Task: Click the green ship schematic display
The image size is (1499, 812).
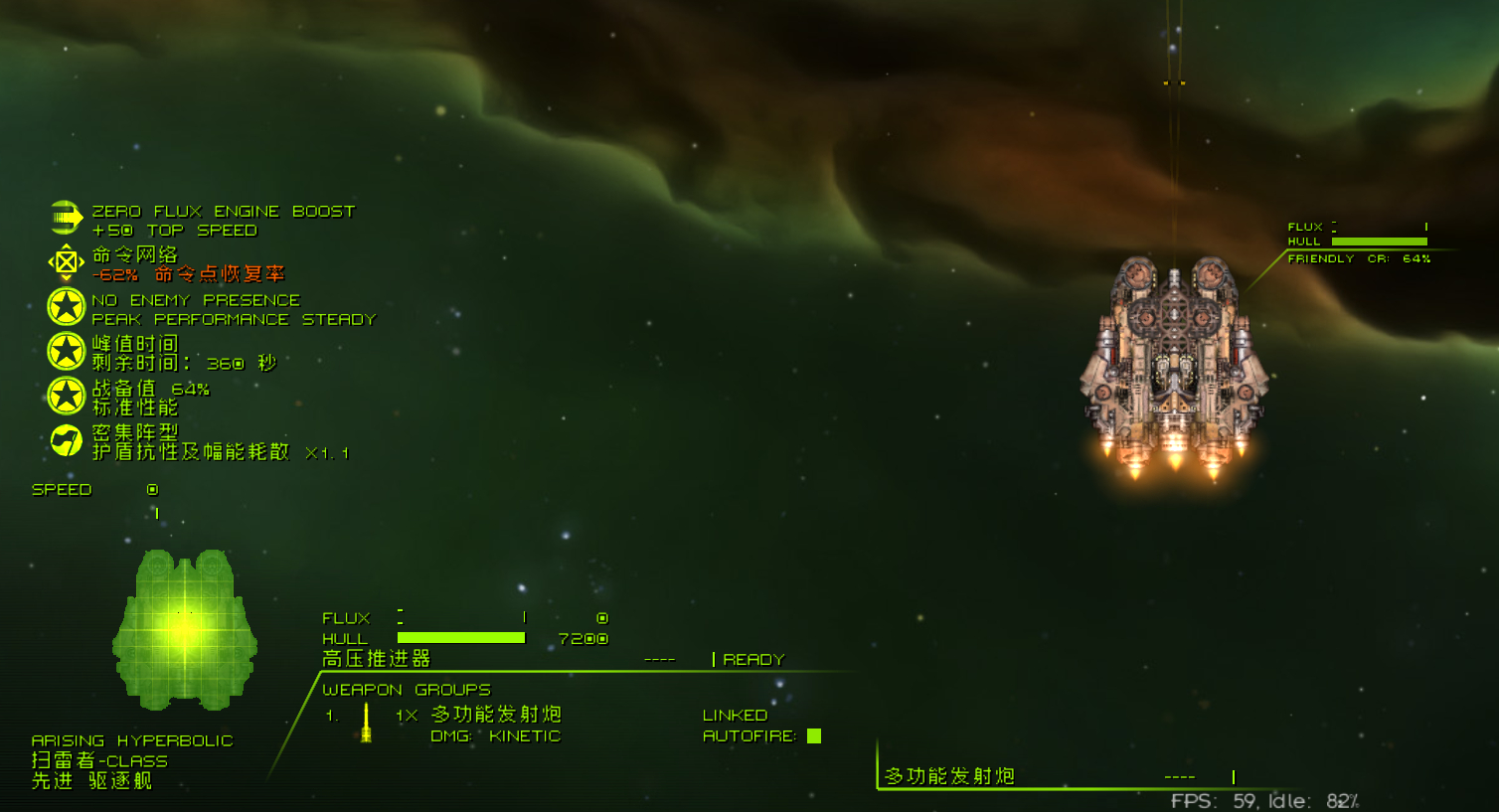Action: tap(185, 629)
